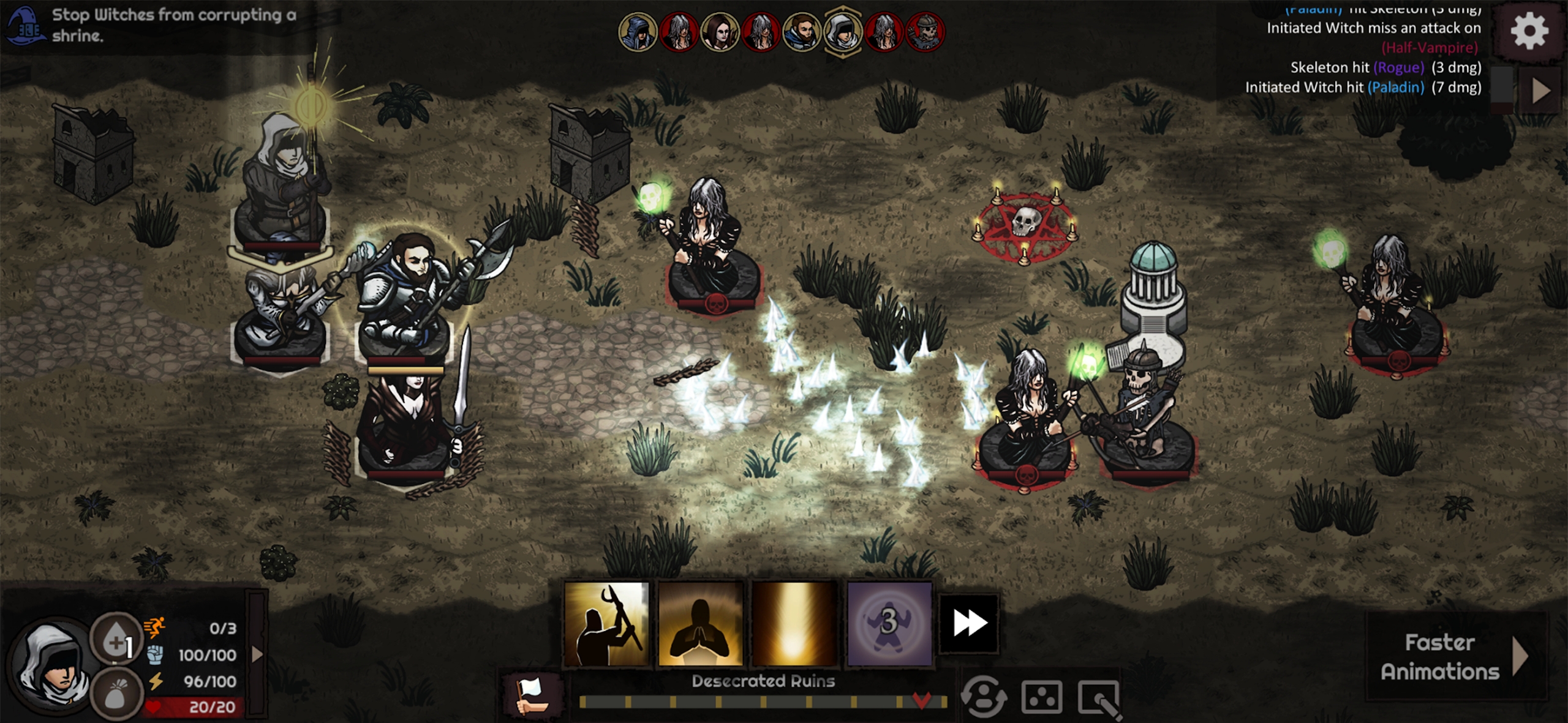
Task: Enable Faster Animations
Action: pyautogui.click(x=1453, y=657)
